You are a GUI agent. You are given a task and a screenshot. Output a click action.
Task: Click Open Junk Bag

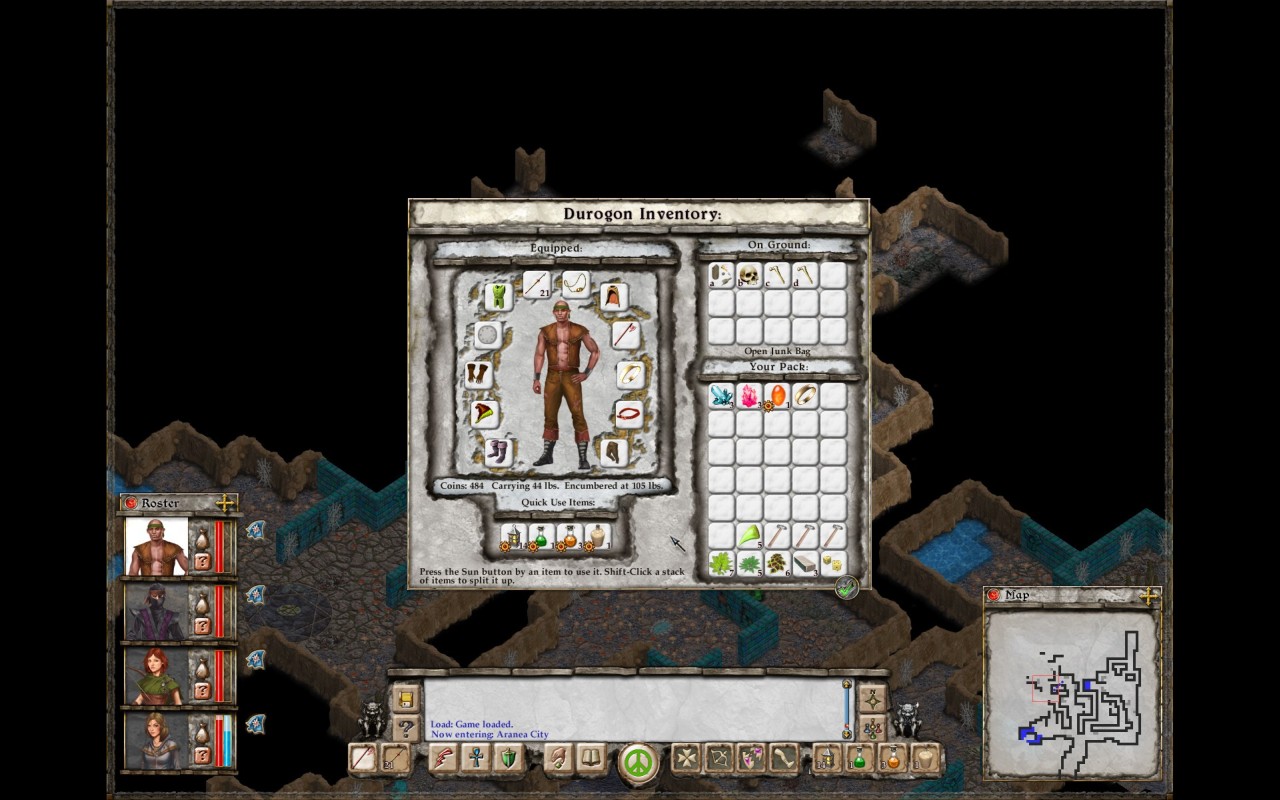pyautogui.click(x=778, y=352)
